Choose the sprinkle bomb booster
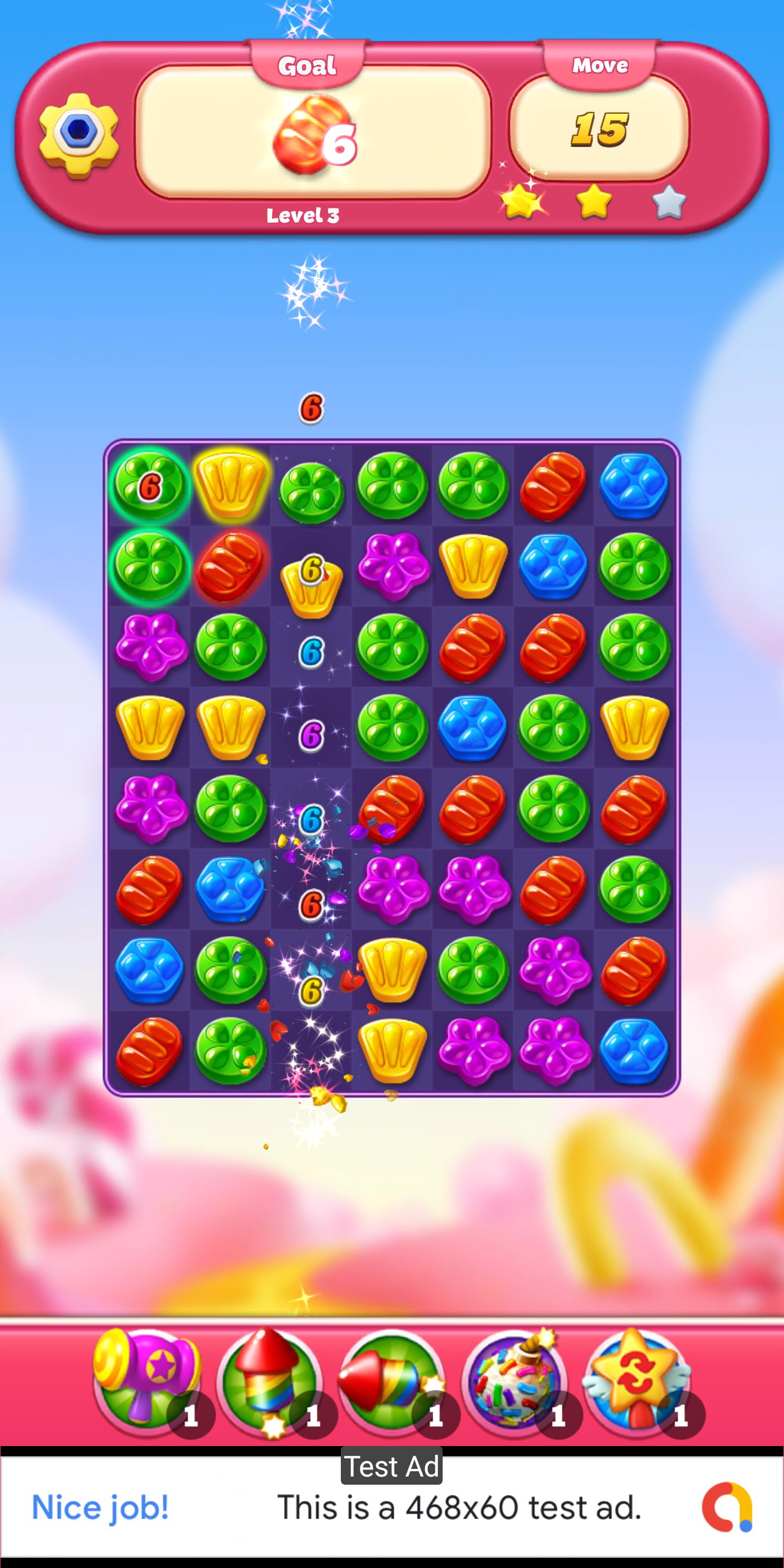 click(x=514, y=1381)
